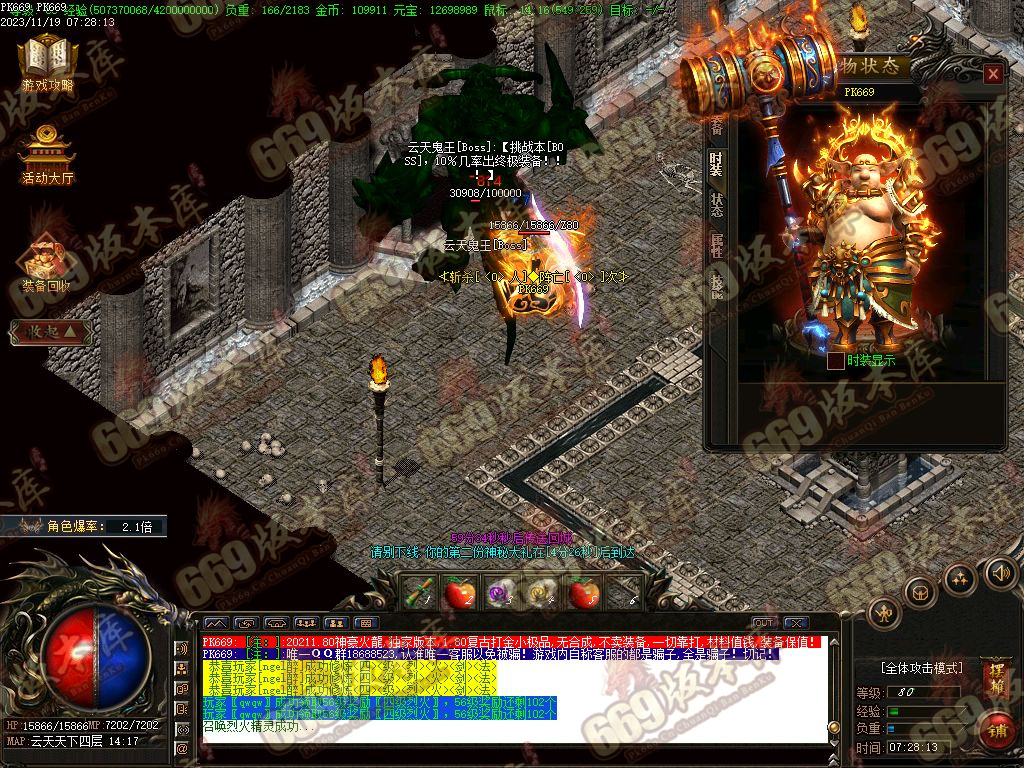Toggle the 时装显示 fashion display checkbox
The image size is (1024, 768).
tap(835, 361)
